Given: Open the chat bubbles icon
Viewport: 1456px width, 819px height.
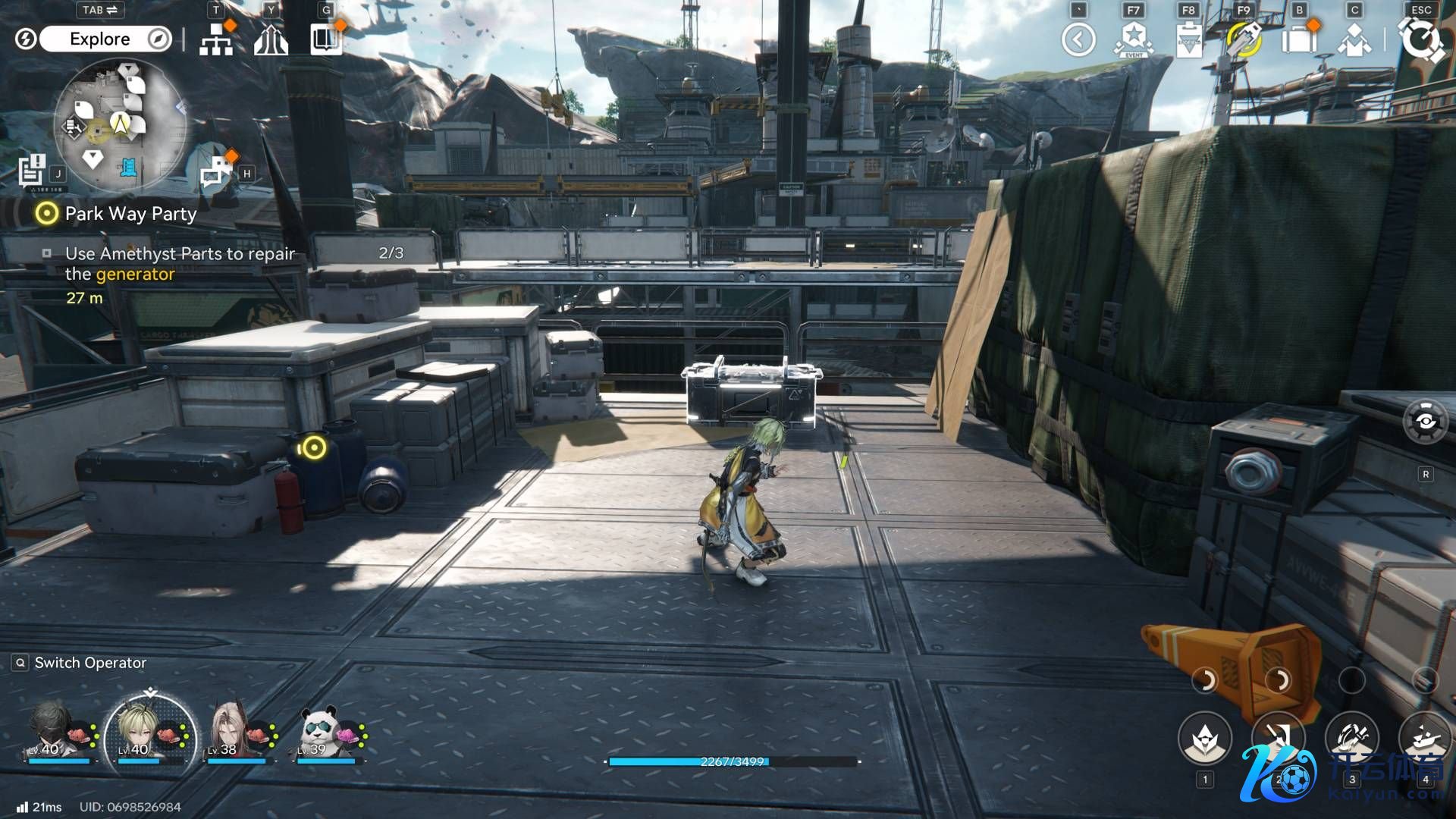Looking at the screenshot, I should pyautogui.click(x=216, y=171).
